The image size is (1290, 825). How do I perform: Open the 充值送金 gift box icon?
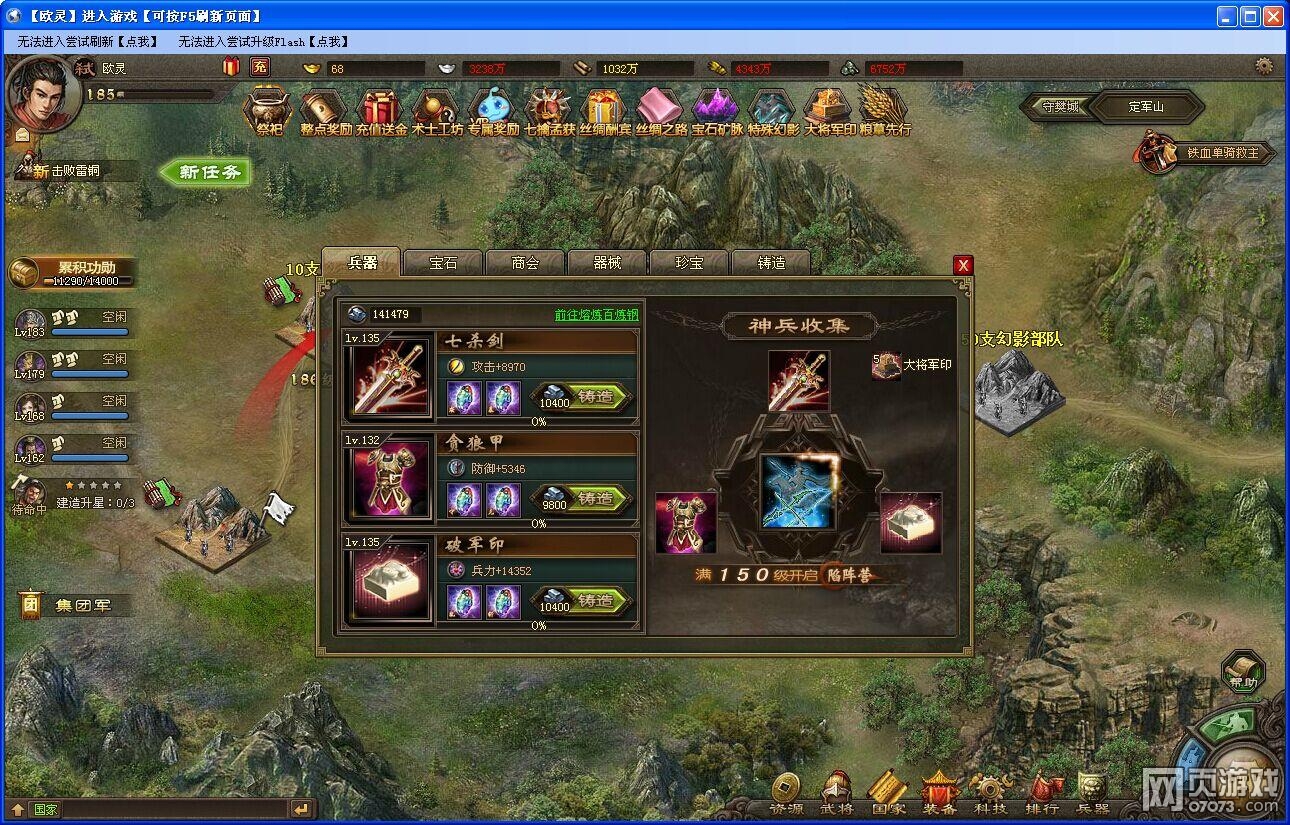coord(380,110)
